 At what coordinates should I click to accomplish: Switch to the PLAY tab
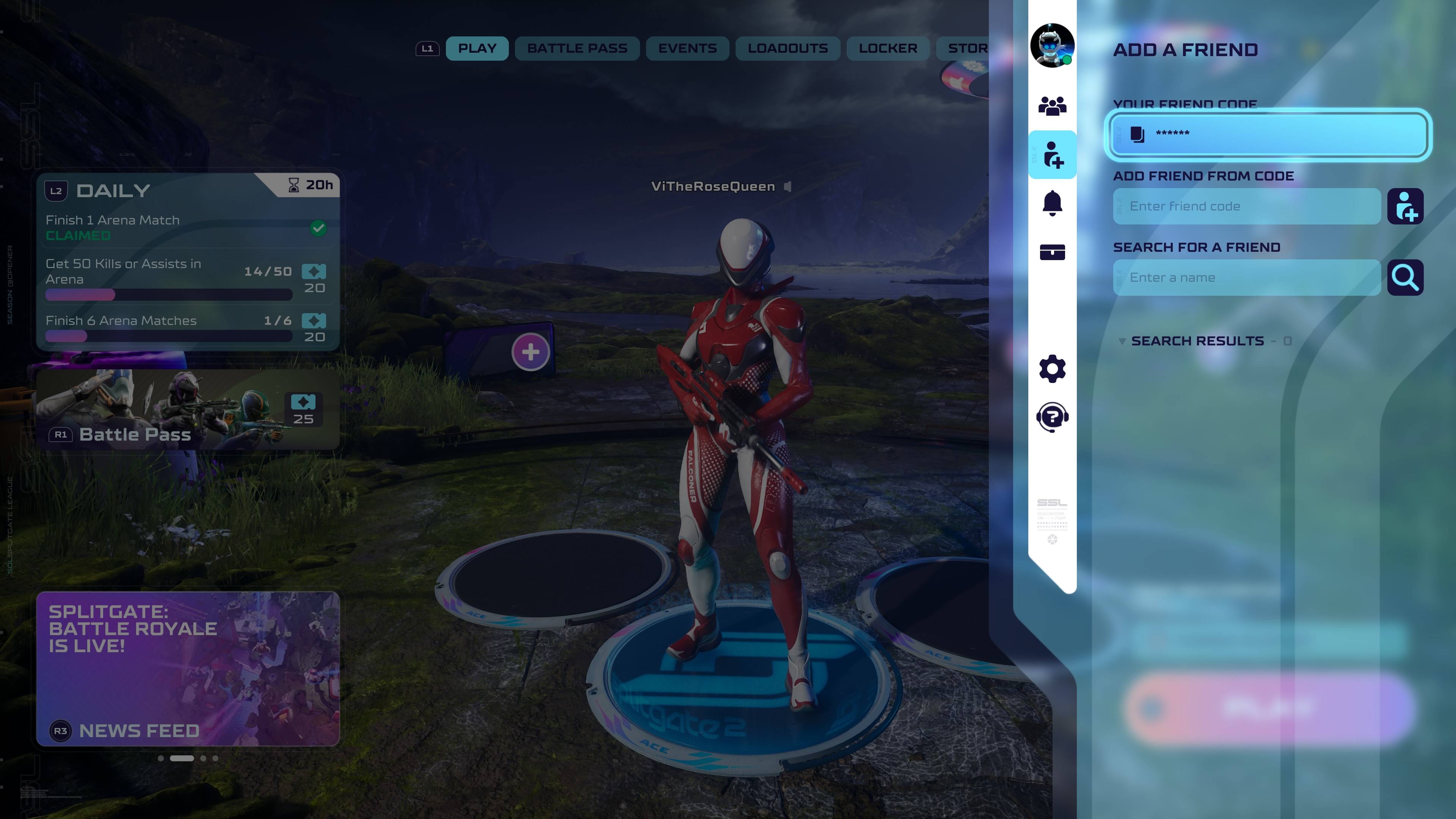pos(477,49)
